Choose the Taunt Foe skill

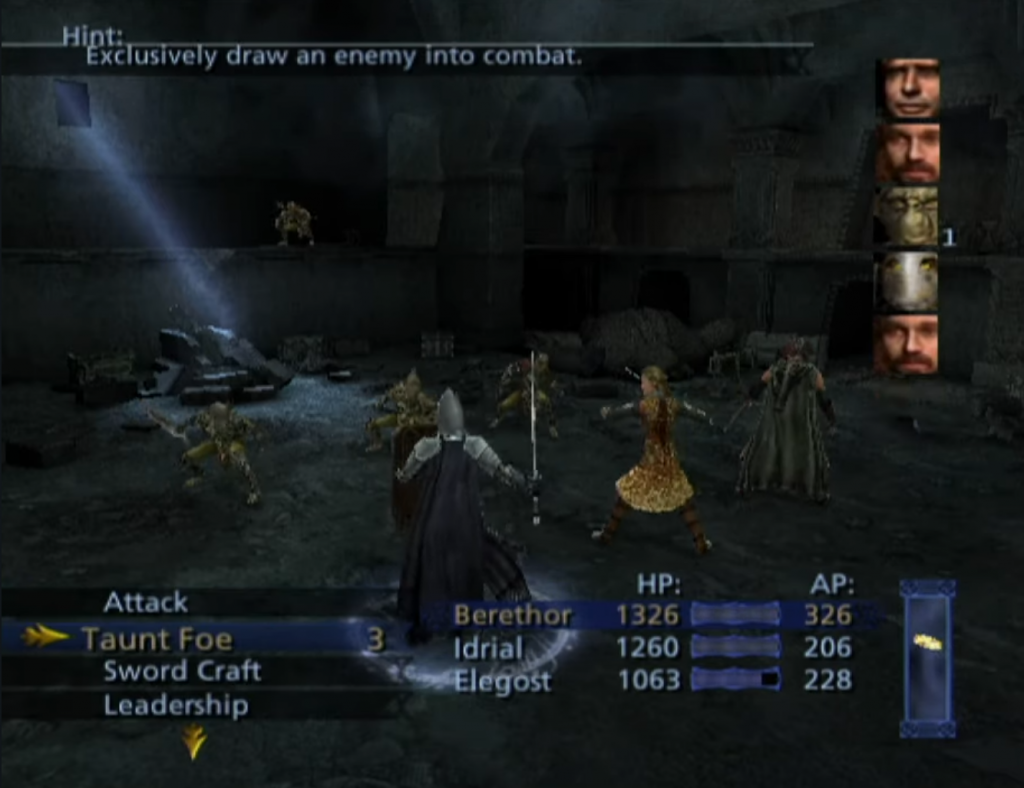point(156,638)
